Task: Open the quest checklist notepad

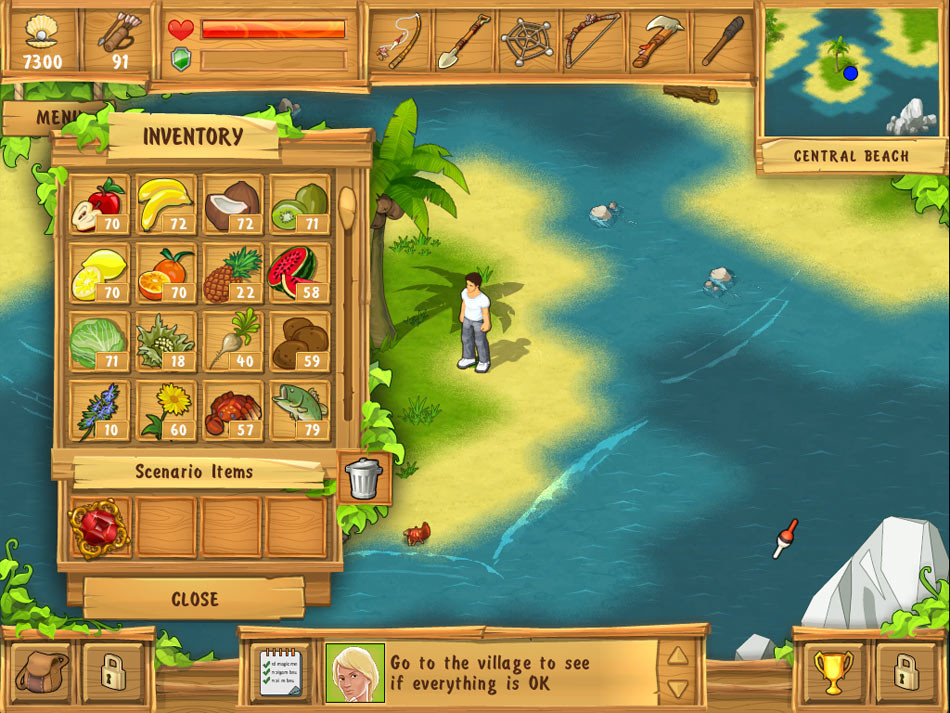Action: [279, 671]
